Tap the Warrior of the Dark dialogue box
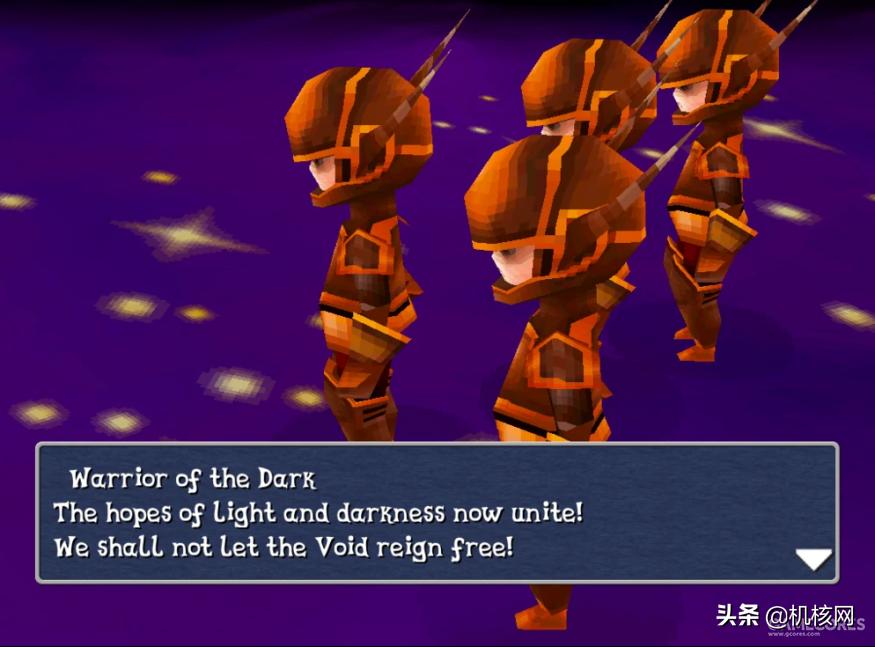 (x=436, y=513)
